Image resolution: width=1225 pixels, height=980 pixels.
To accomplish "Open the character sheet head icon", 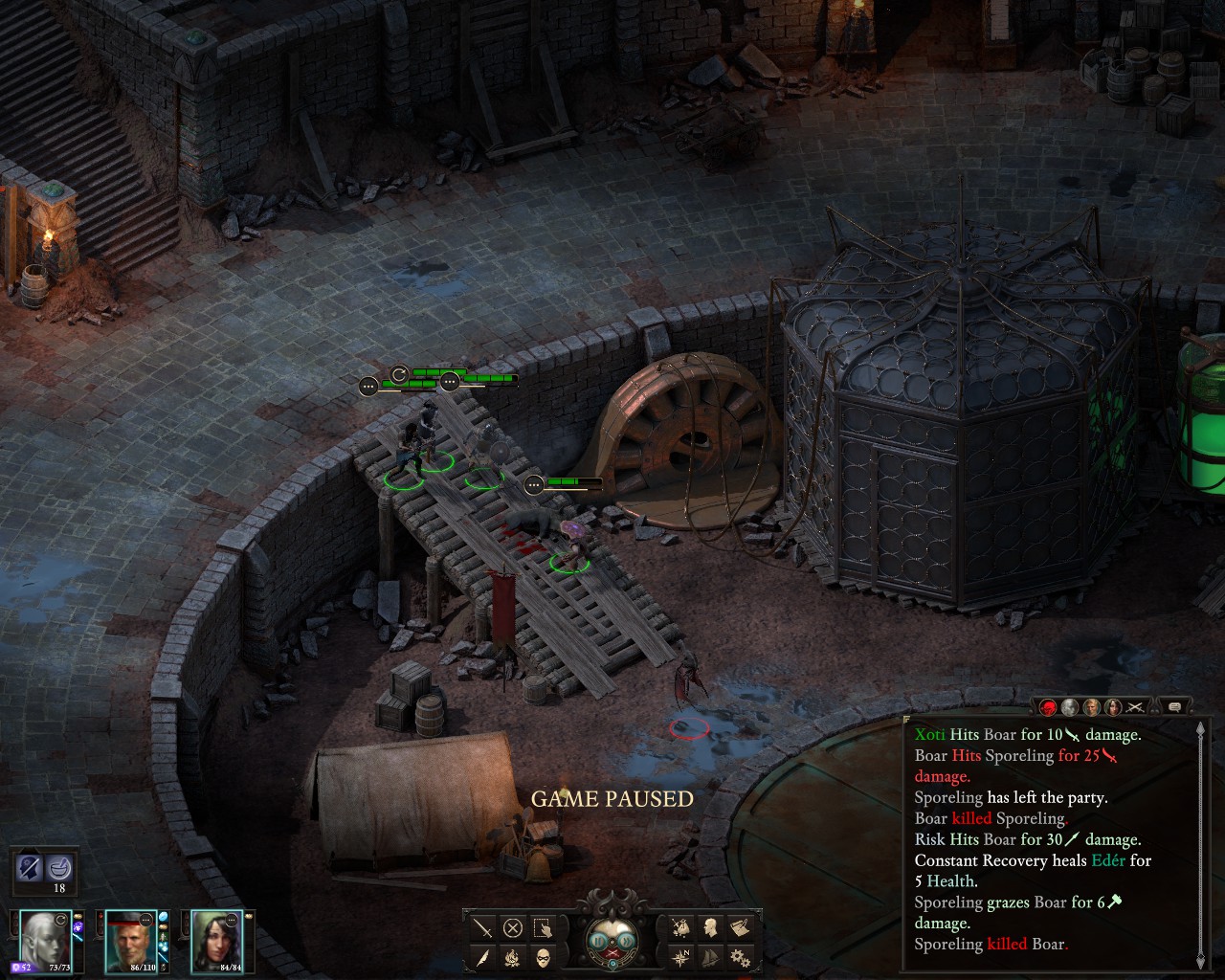I will click(710, 927).
